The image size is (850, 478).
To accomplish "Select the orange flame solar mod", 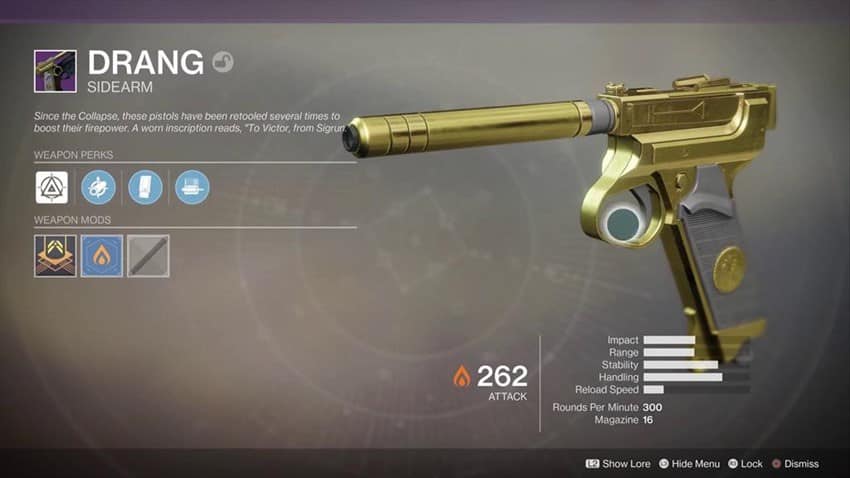I will [x=101, y=256].
